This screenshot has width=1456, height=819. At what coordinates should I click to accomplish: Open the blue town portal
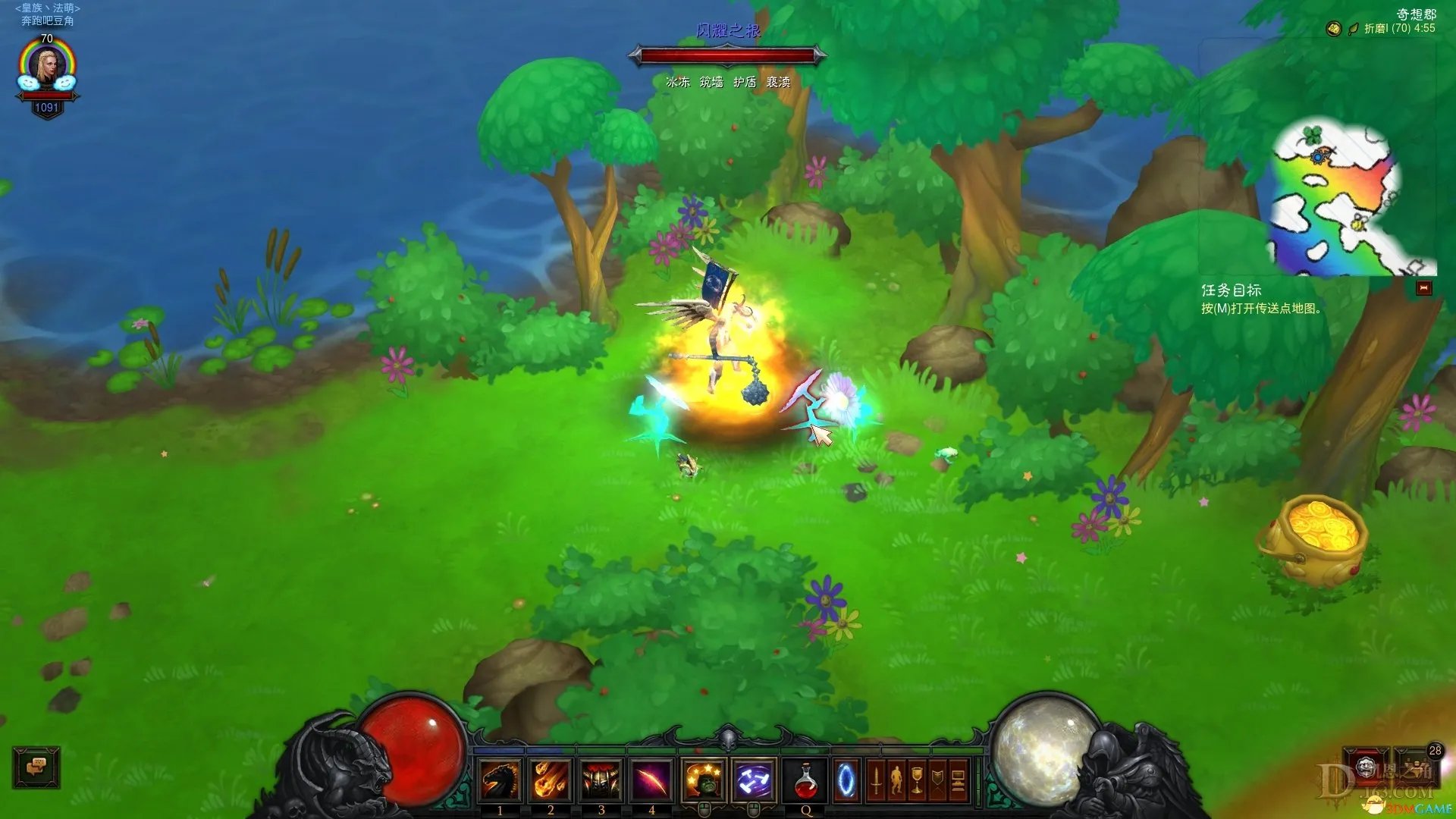[x=846, y=780]
